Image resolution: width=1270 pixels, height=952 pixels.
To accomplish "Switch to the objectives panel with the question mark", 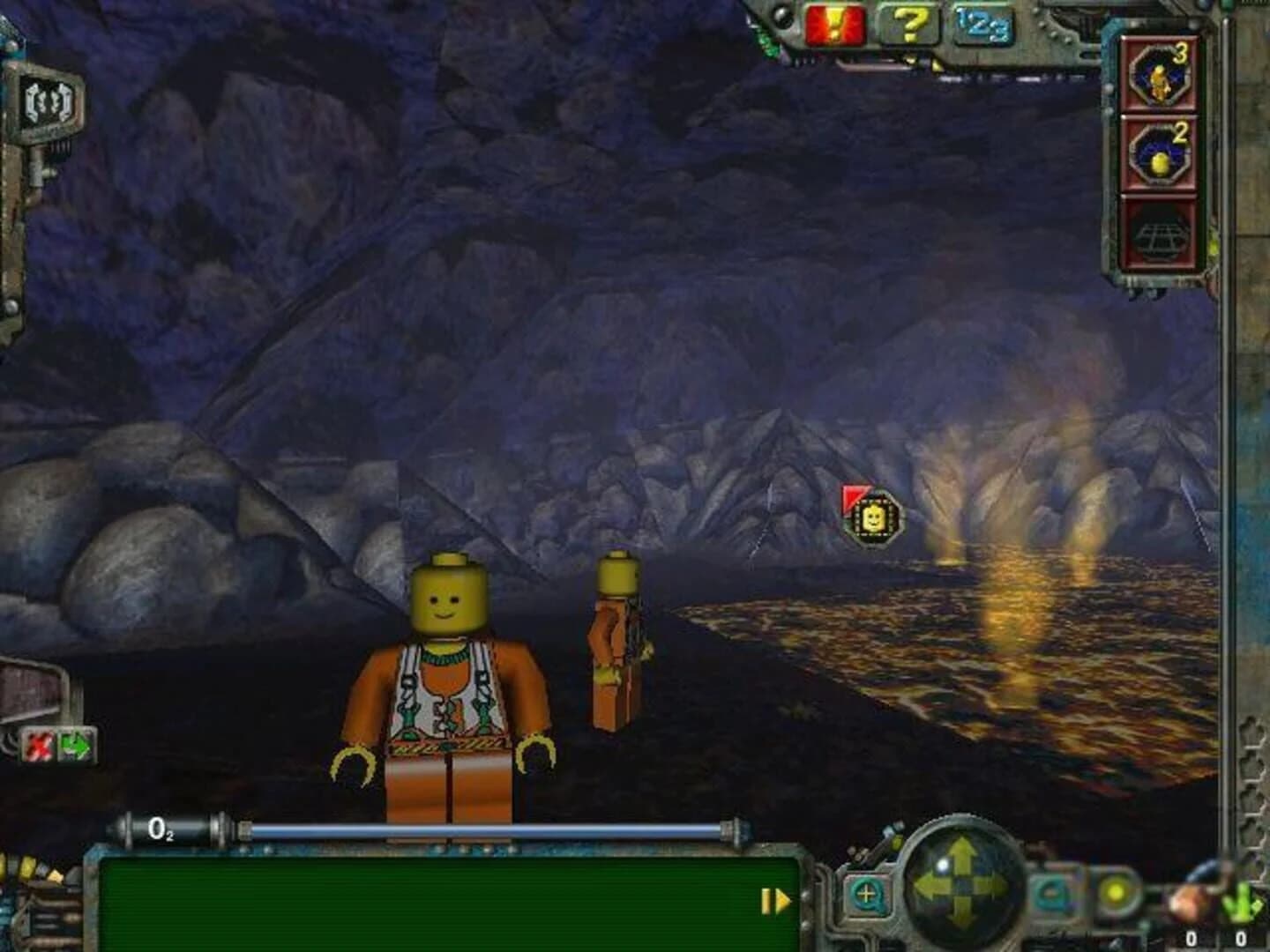I will point(908,24).
